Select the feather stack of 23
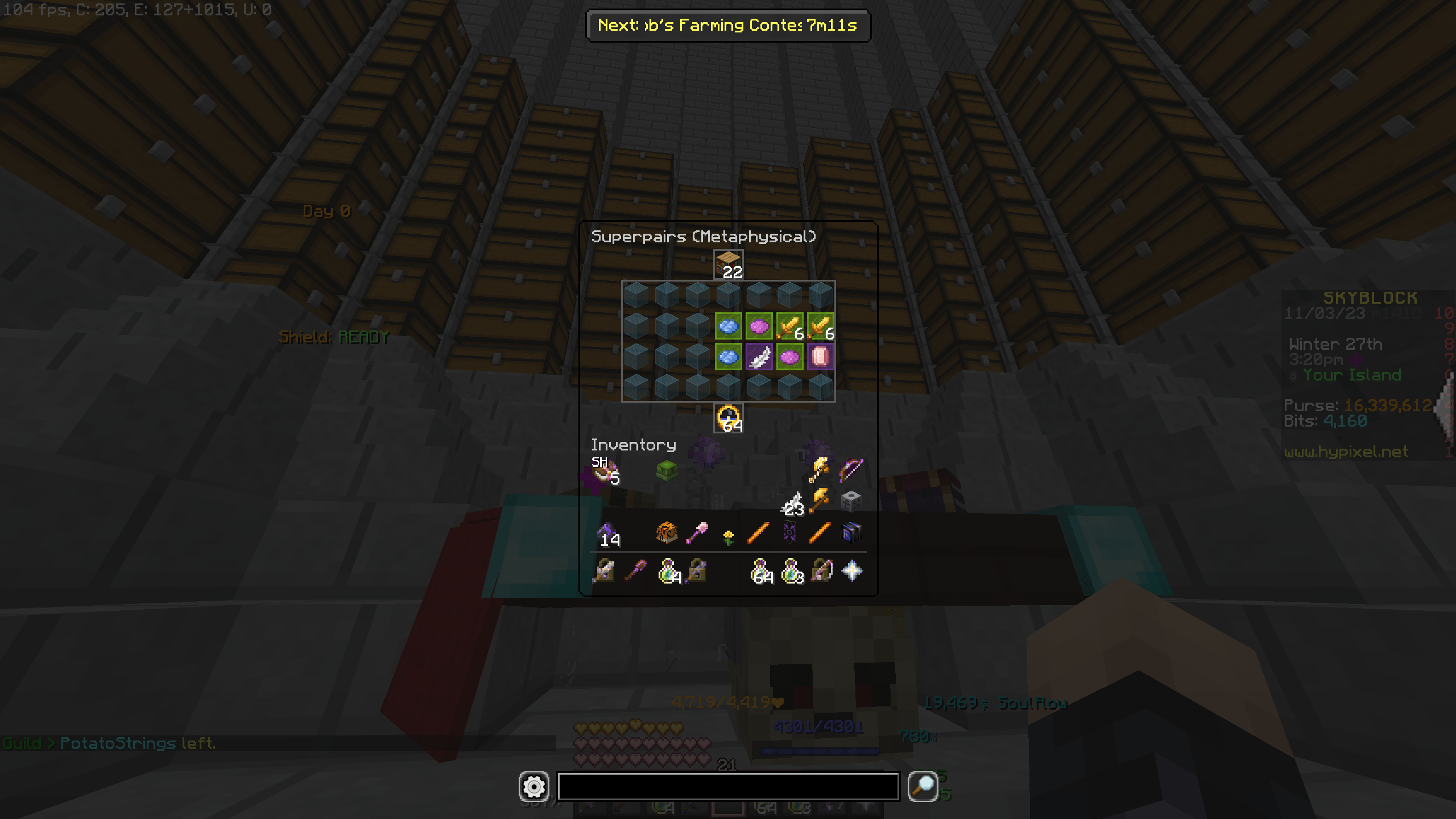1456x819 pixels. pos(796,503)
